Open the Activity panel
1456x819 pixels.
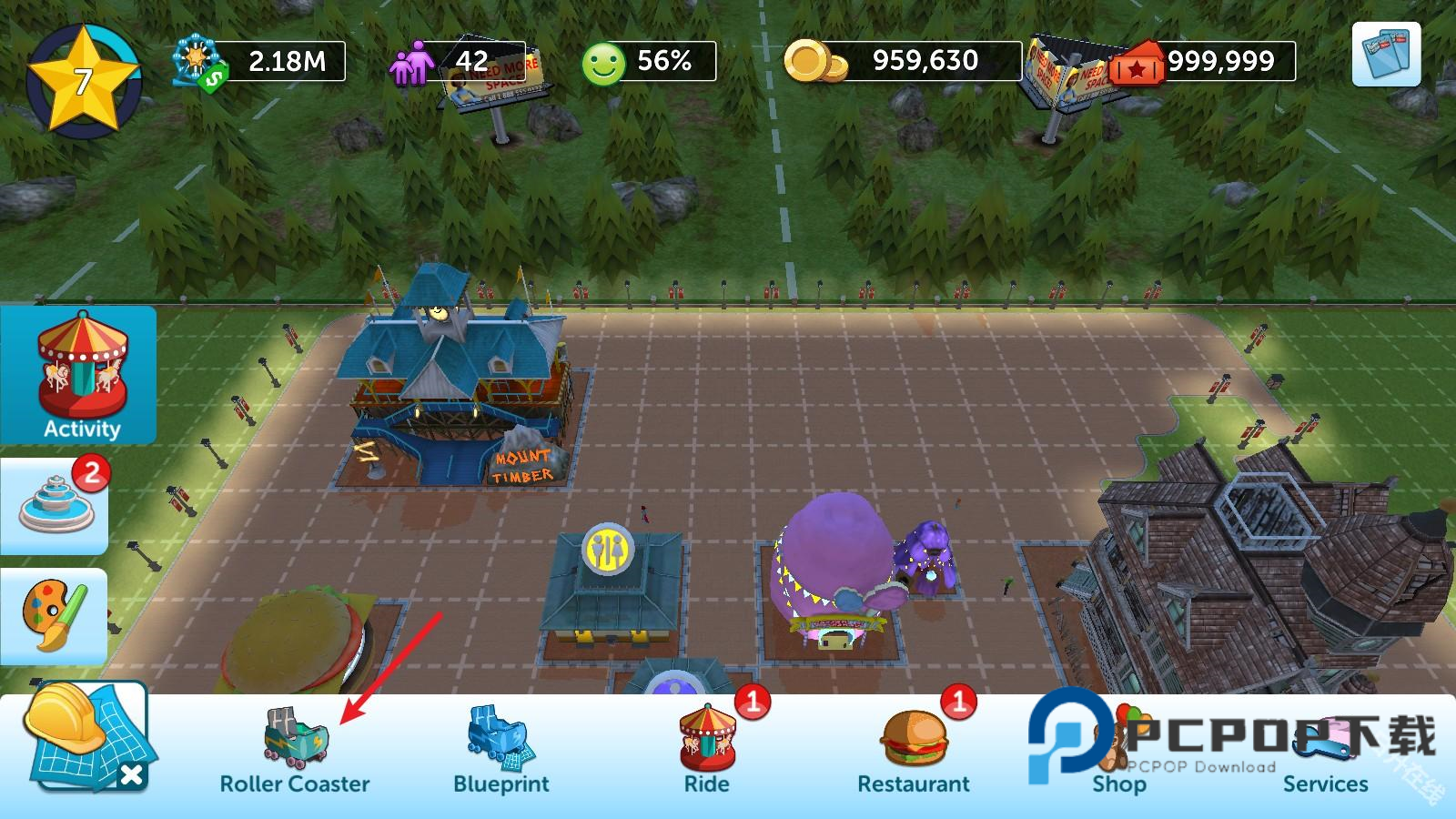point(81,375)
